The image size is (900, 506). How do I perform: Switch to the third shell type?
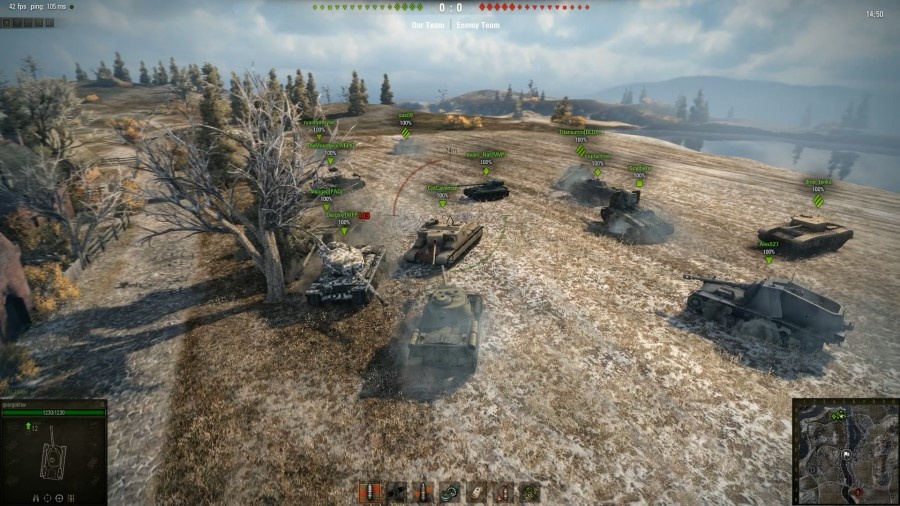423,492
